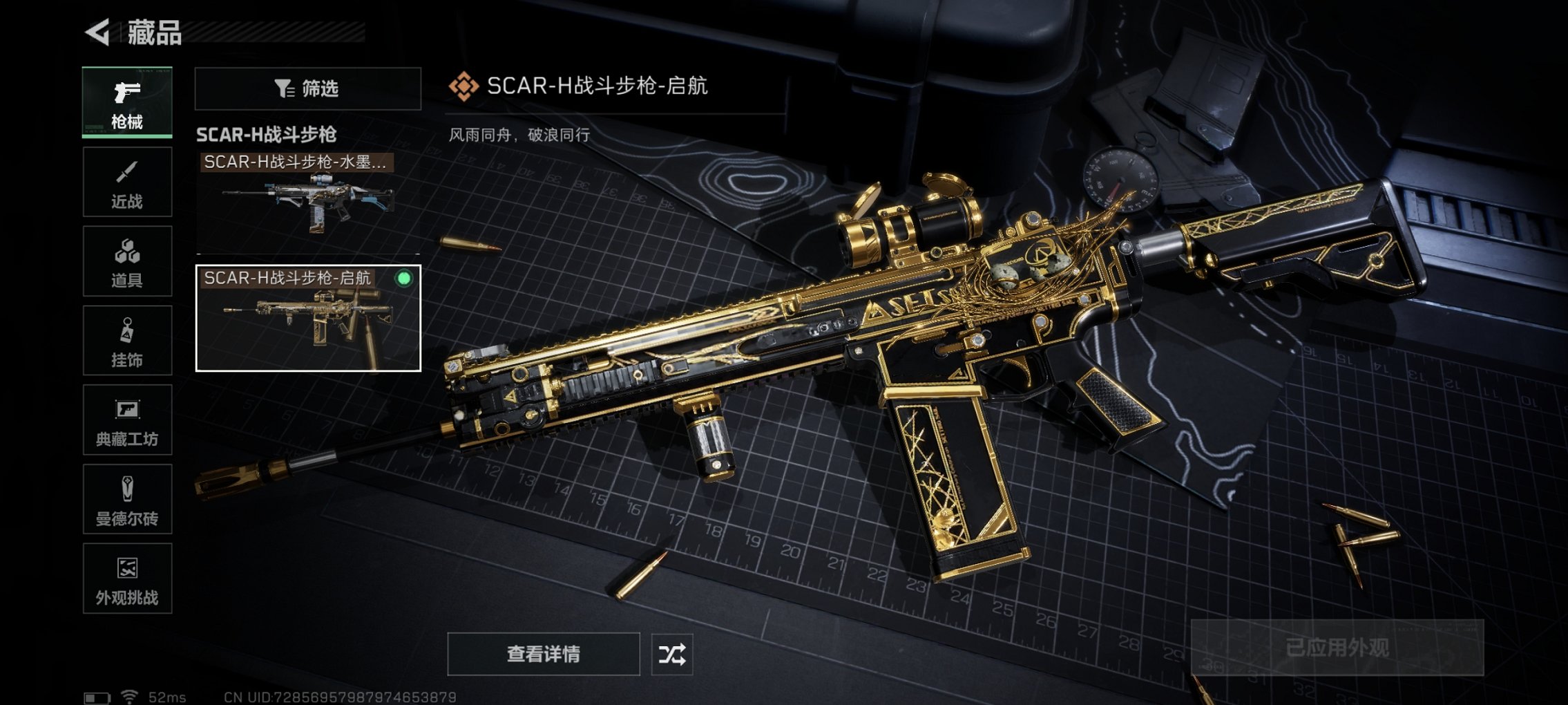This screenshot has width=1568, height=705.
Task: Open the 挂饰 charms category
Action: point(126,340)
